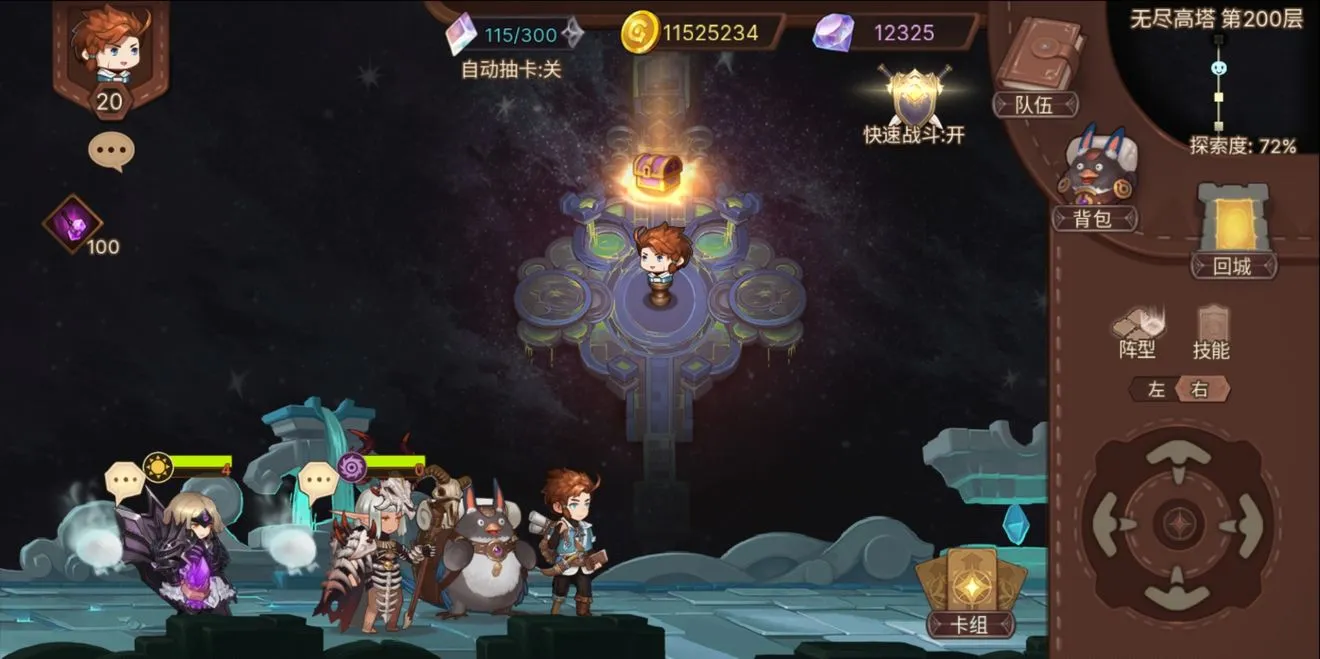Open the backpack (背包)
Screen dimensions: 1320x659
1093,180
